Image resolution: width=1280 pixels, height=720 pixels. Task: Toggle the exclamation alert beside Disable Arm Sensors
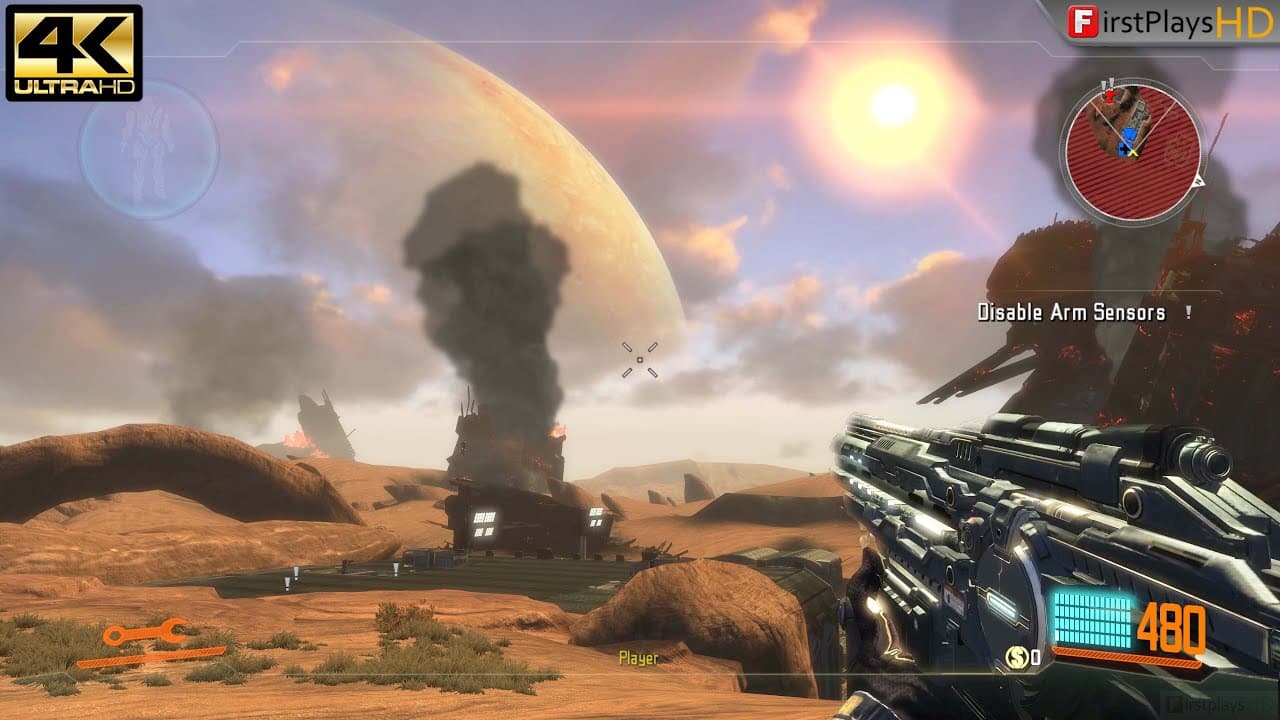pyautogui.click(x=1186, y=312)
